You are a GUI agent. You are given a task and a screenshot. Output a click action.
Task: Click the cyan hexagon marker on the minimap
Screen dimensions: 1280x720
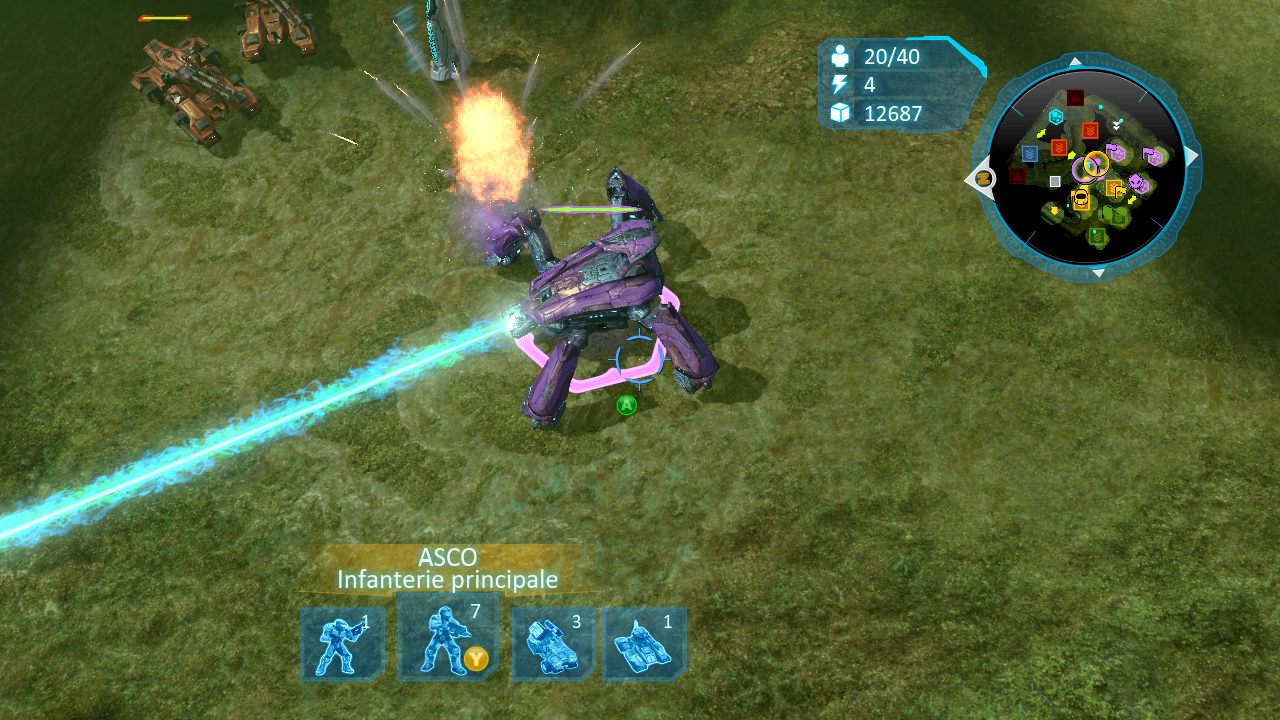point(1056,117)
